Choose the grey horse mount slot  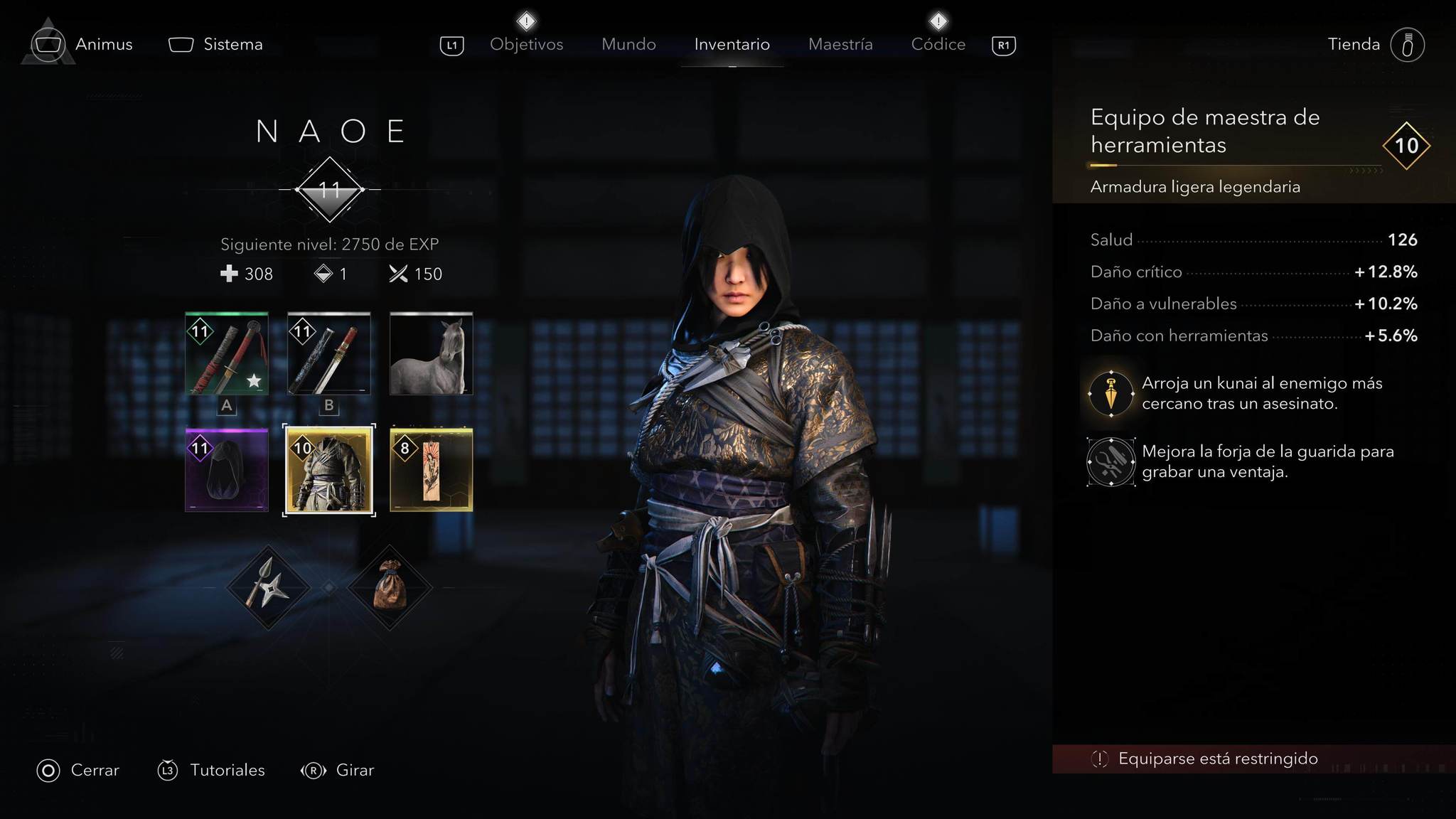(x=431, y=353)
